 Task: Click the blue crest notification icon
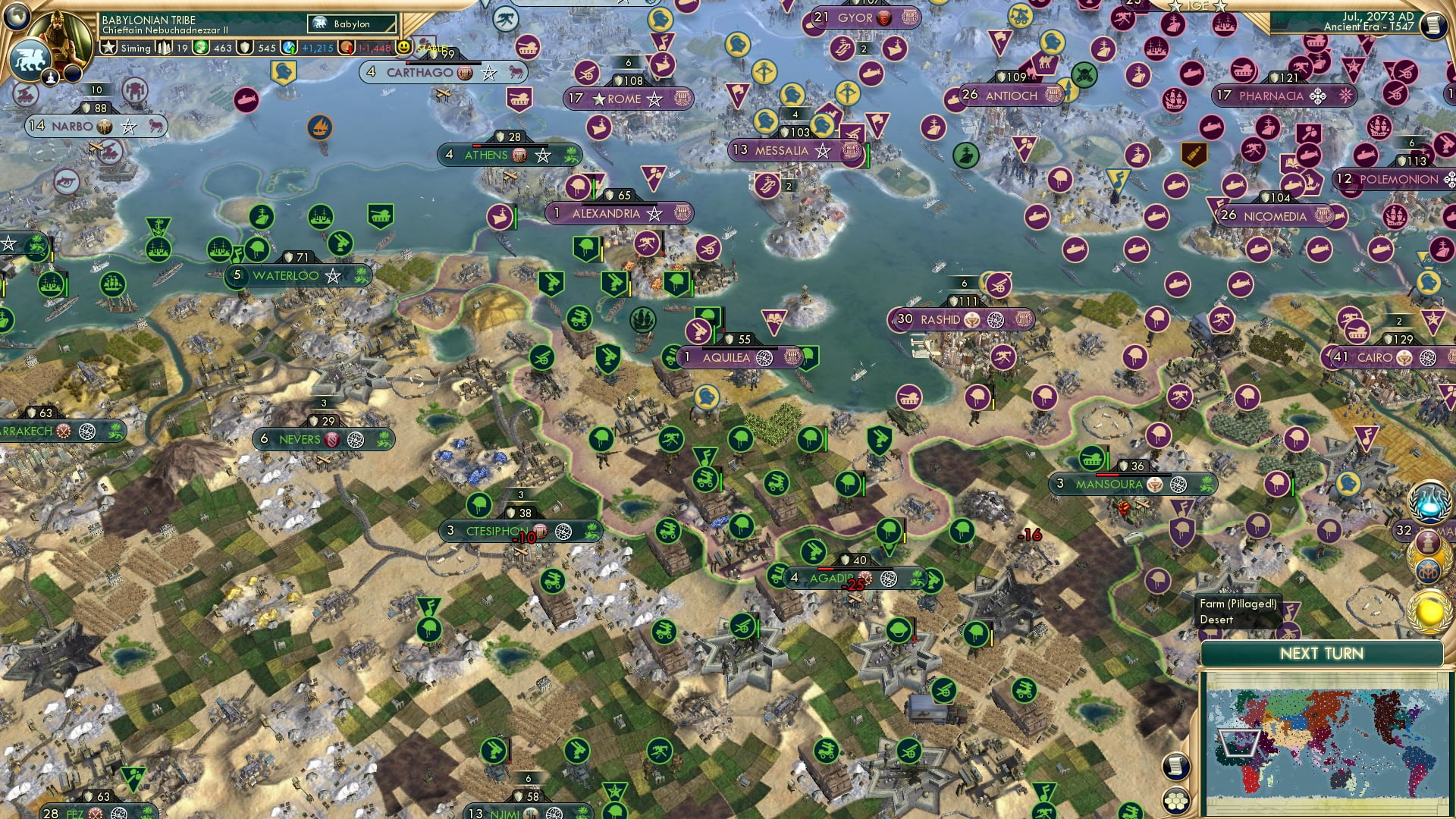pyautogui.click(x=1428, y=571)
